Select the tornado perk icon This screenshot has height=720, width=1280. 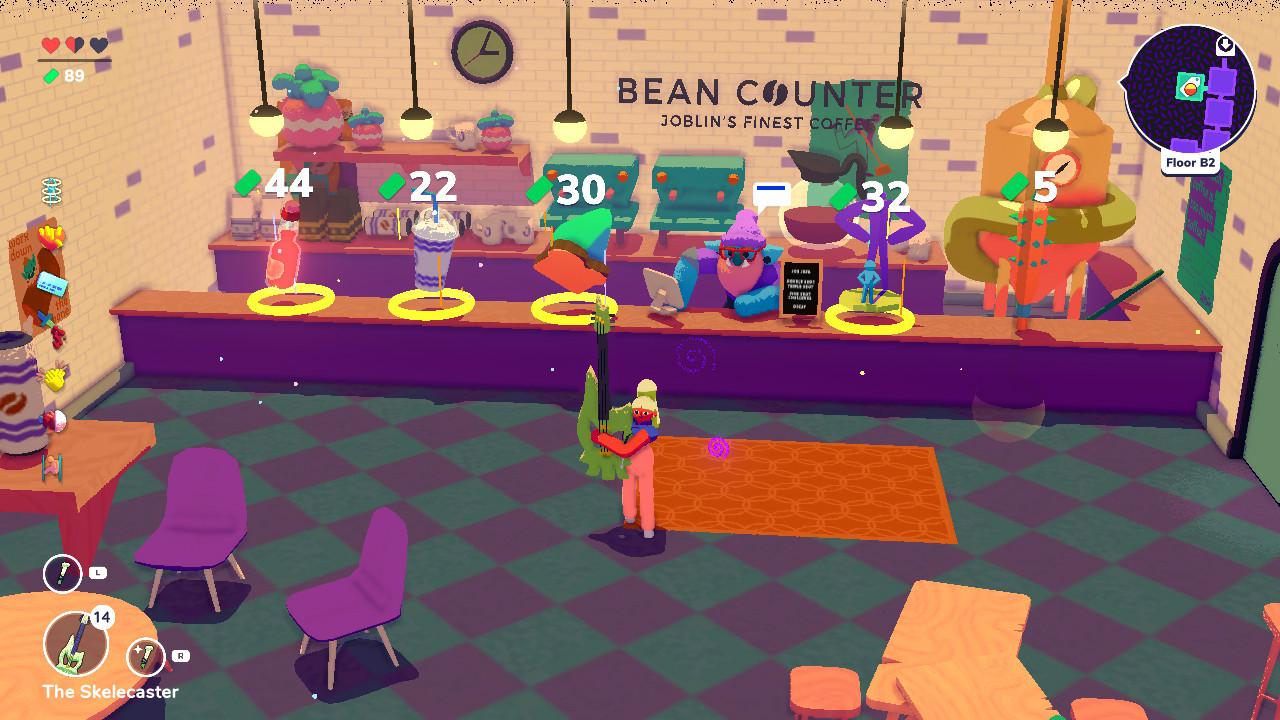52,191
